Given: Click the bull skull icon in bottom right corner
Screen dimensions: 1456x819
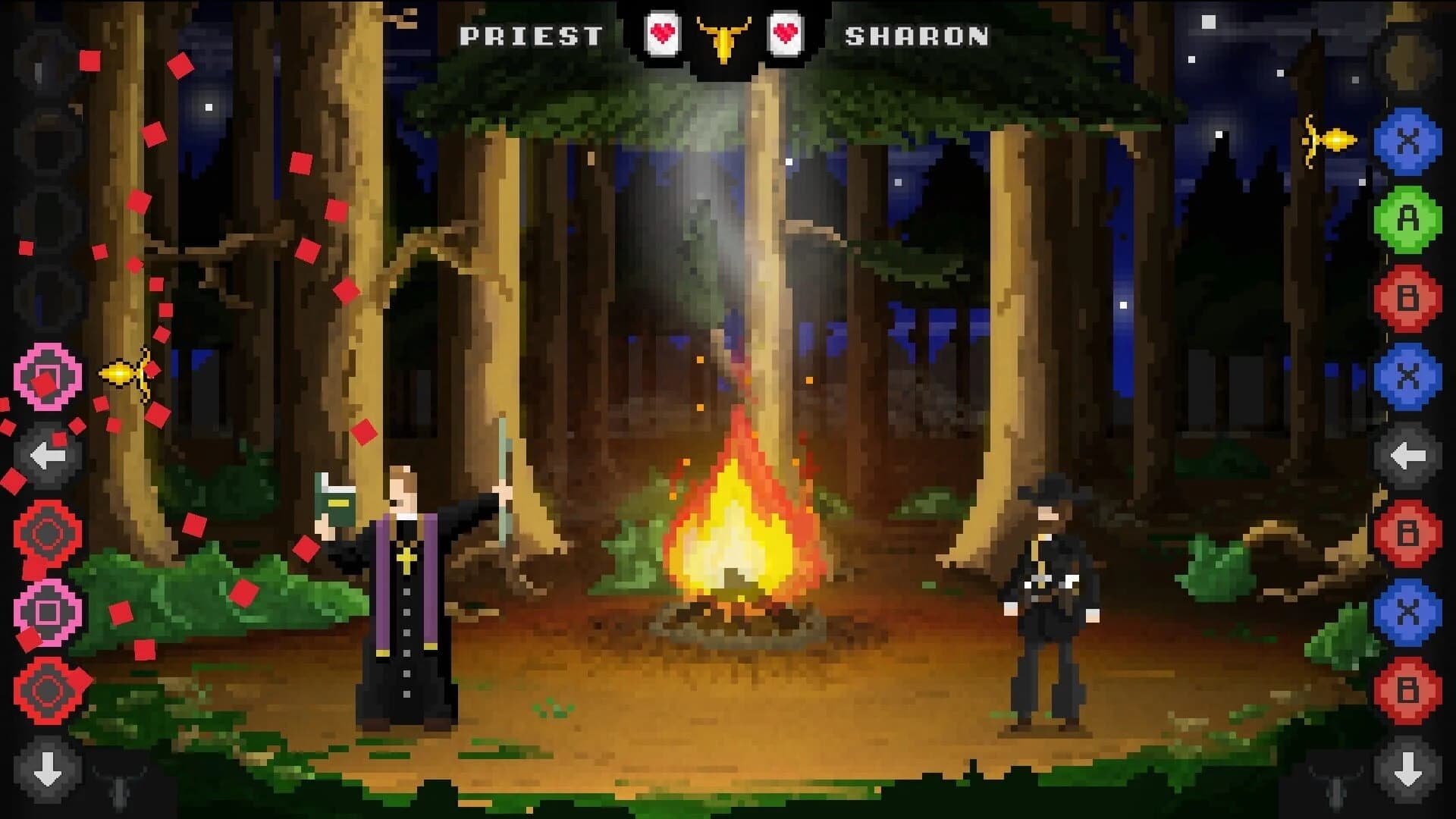Looking at the screenshot, I should point(1336,790).
